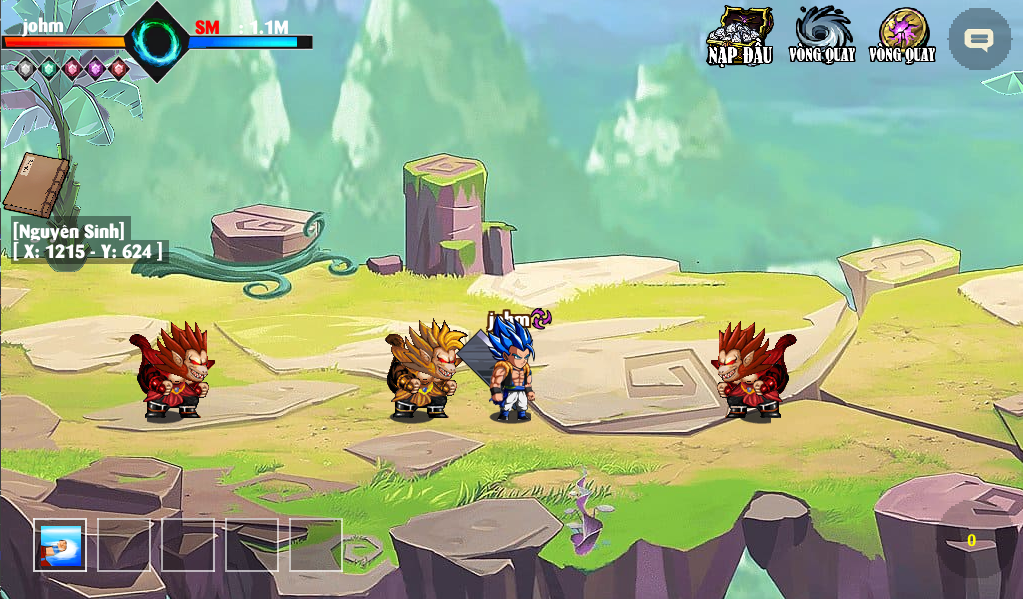This screenshot has height=599, width=1023.
Task: Select the gray gem under the health bar
Action: (25, 68)
